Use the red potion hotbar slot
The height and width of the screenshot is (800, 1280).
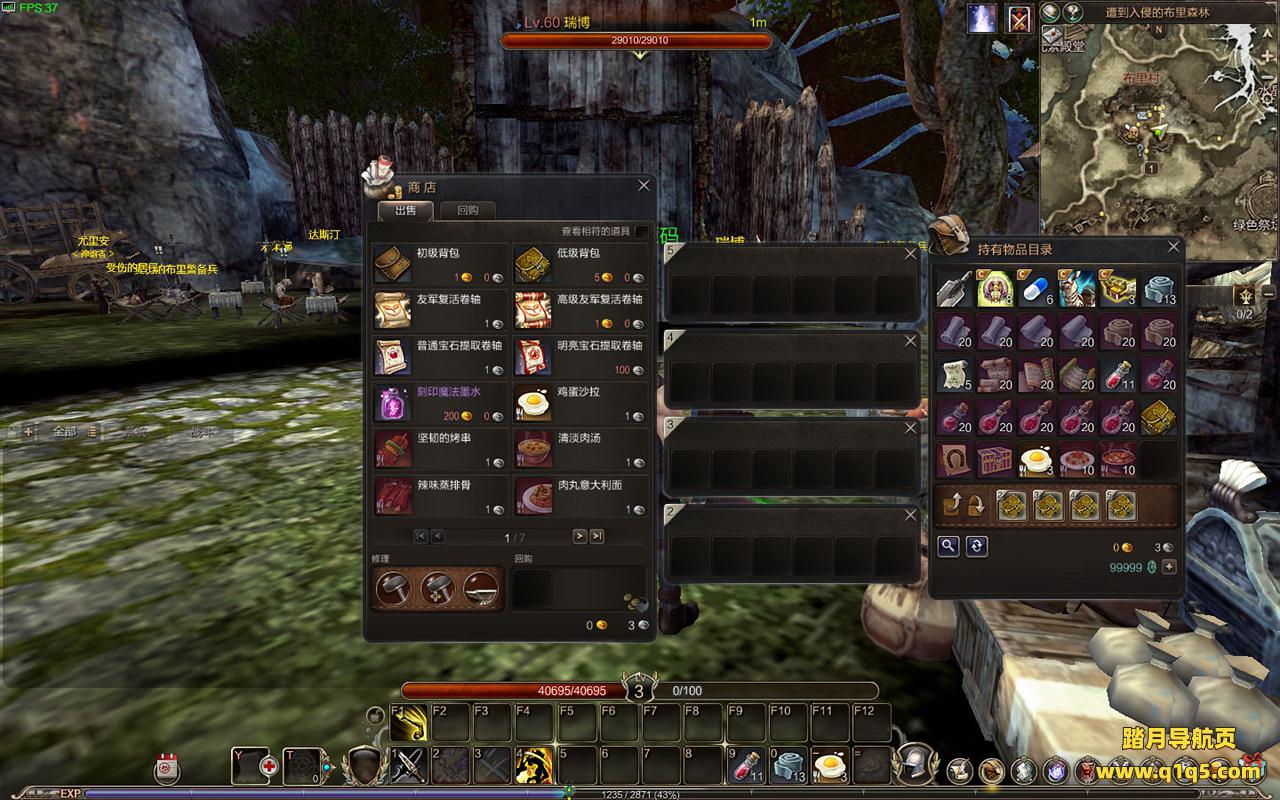point(745,766)
